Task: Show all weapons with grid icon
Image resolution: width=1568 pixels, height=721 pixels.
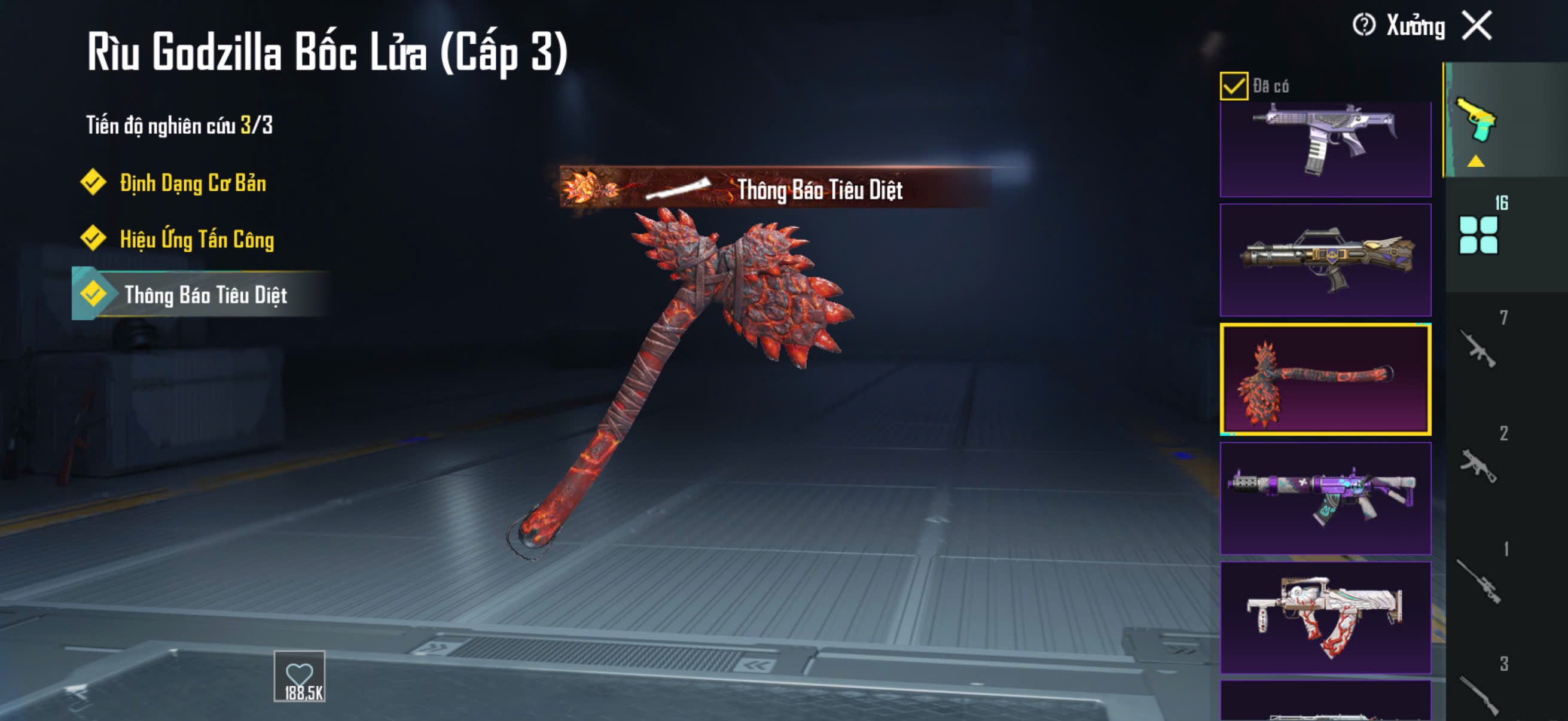Action: pos(1478,234)
